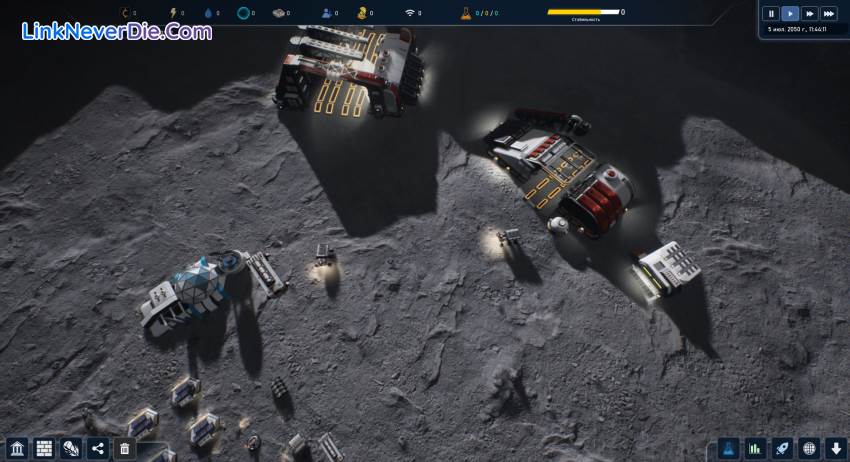
Task: Open the research flask panel
Action: (729, 448)
